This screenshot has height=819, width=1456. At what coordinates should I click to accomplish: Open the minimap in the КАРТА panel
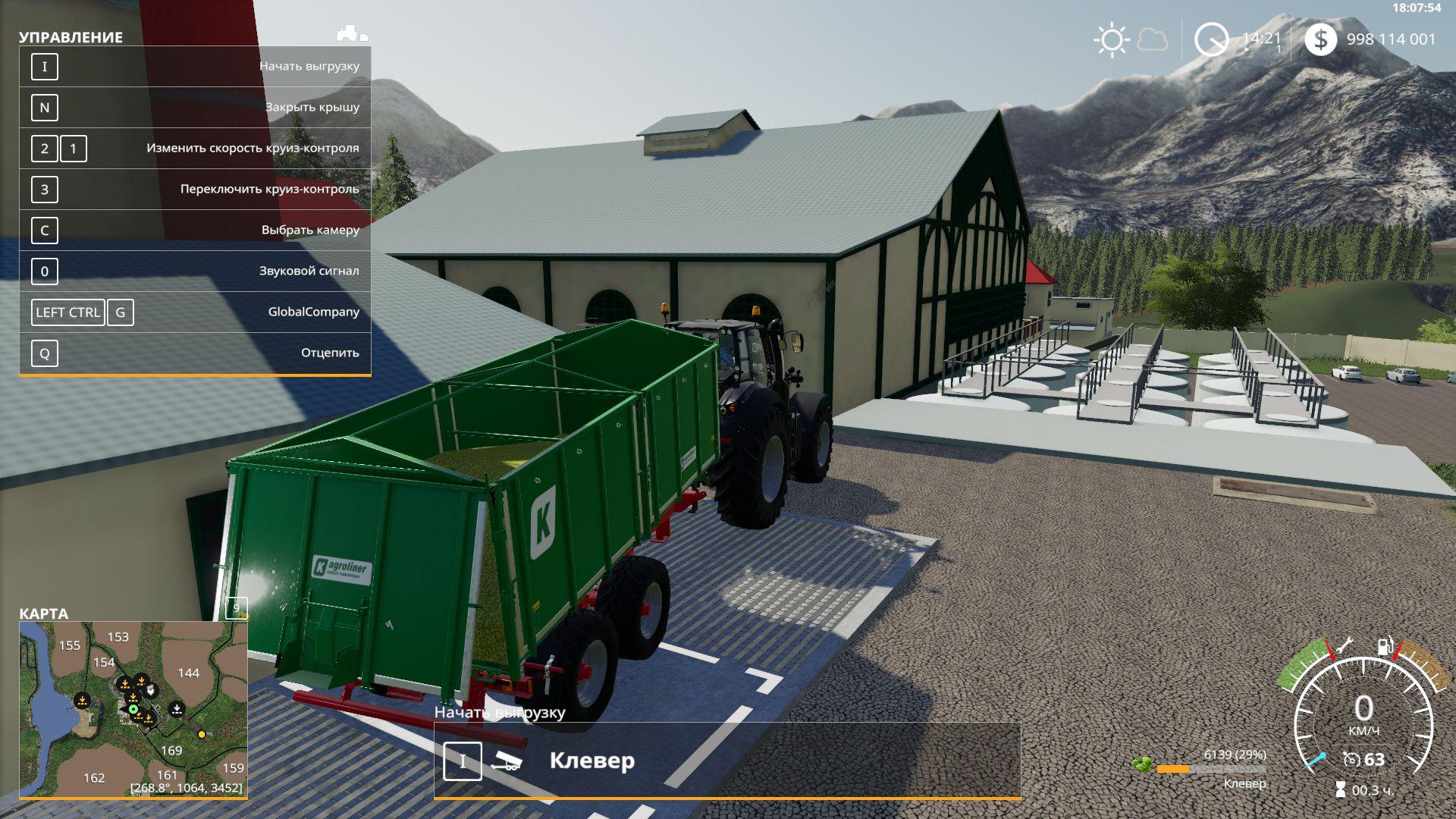click(x=133, y=710)
